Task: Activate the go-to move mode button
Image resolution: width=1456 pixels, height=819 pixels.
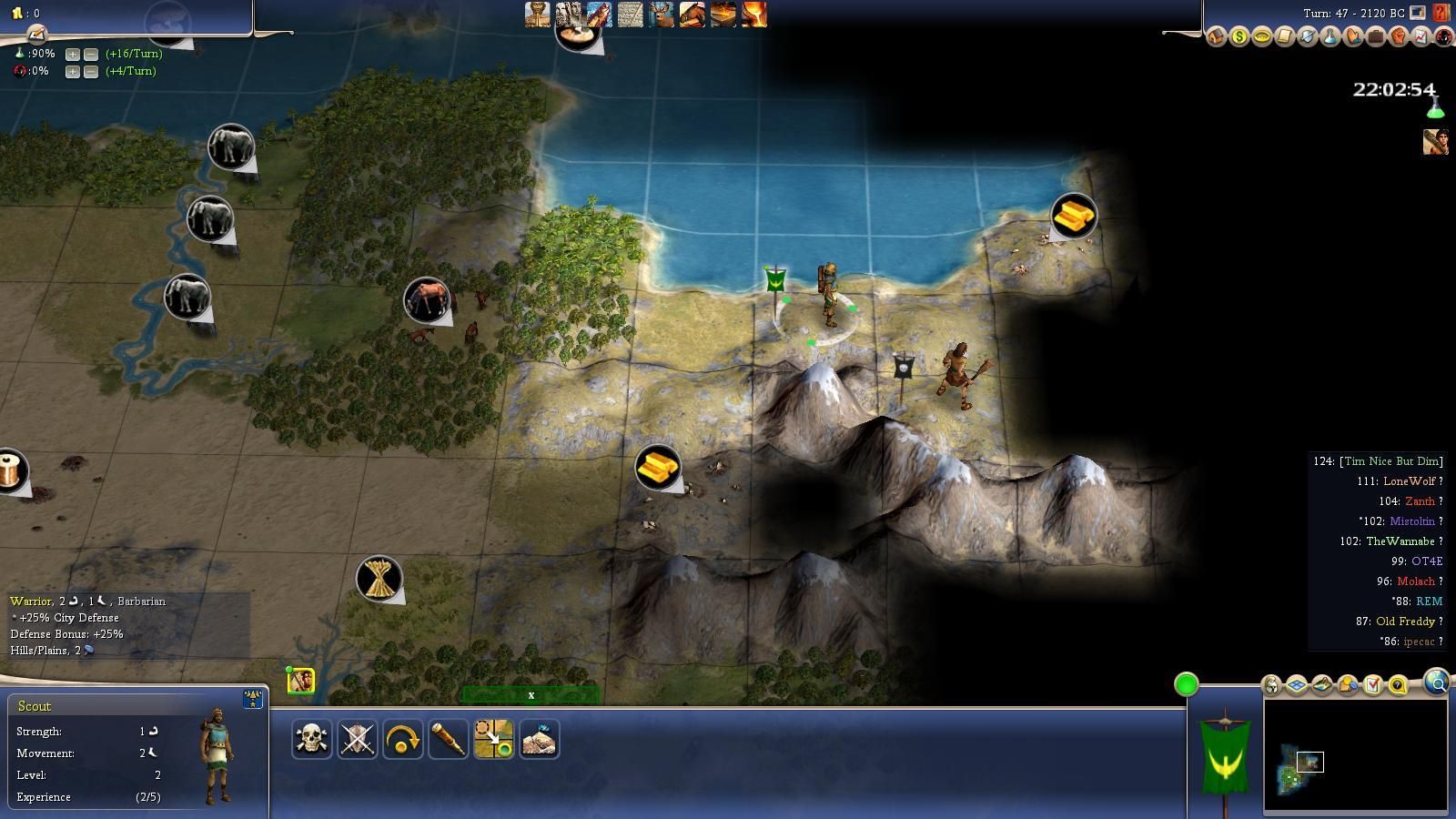Action: [x=493, y=739]
